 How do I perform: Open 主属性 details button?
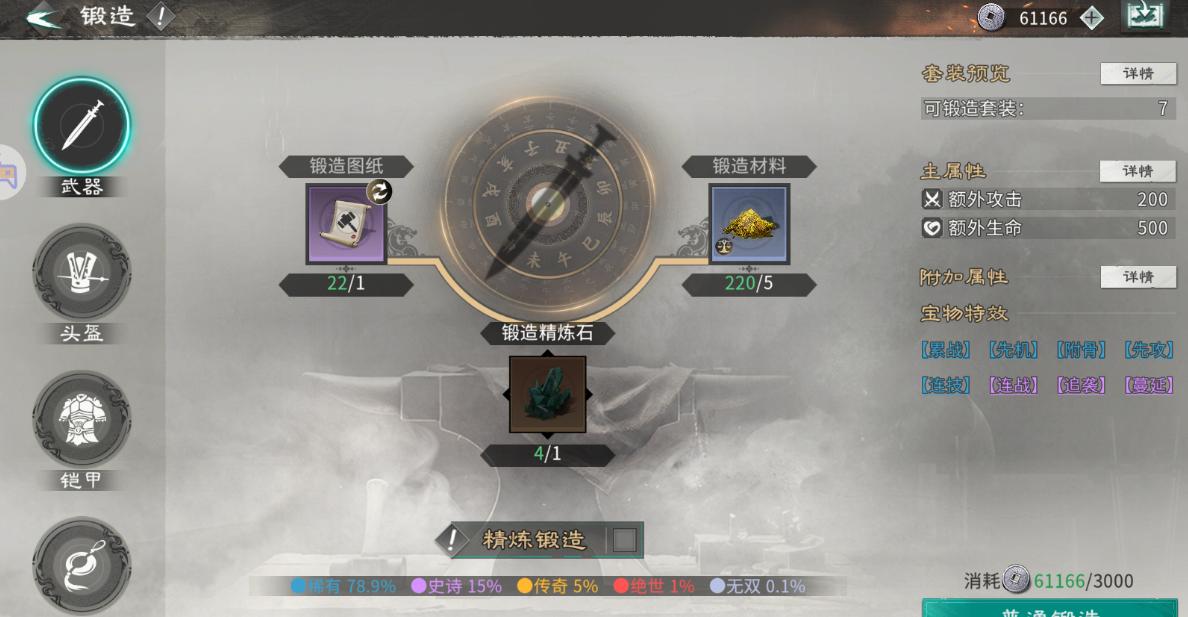(x=1138, y=171)
